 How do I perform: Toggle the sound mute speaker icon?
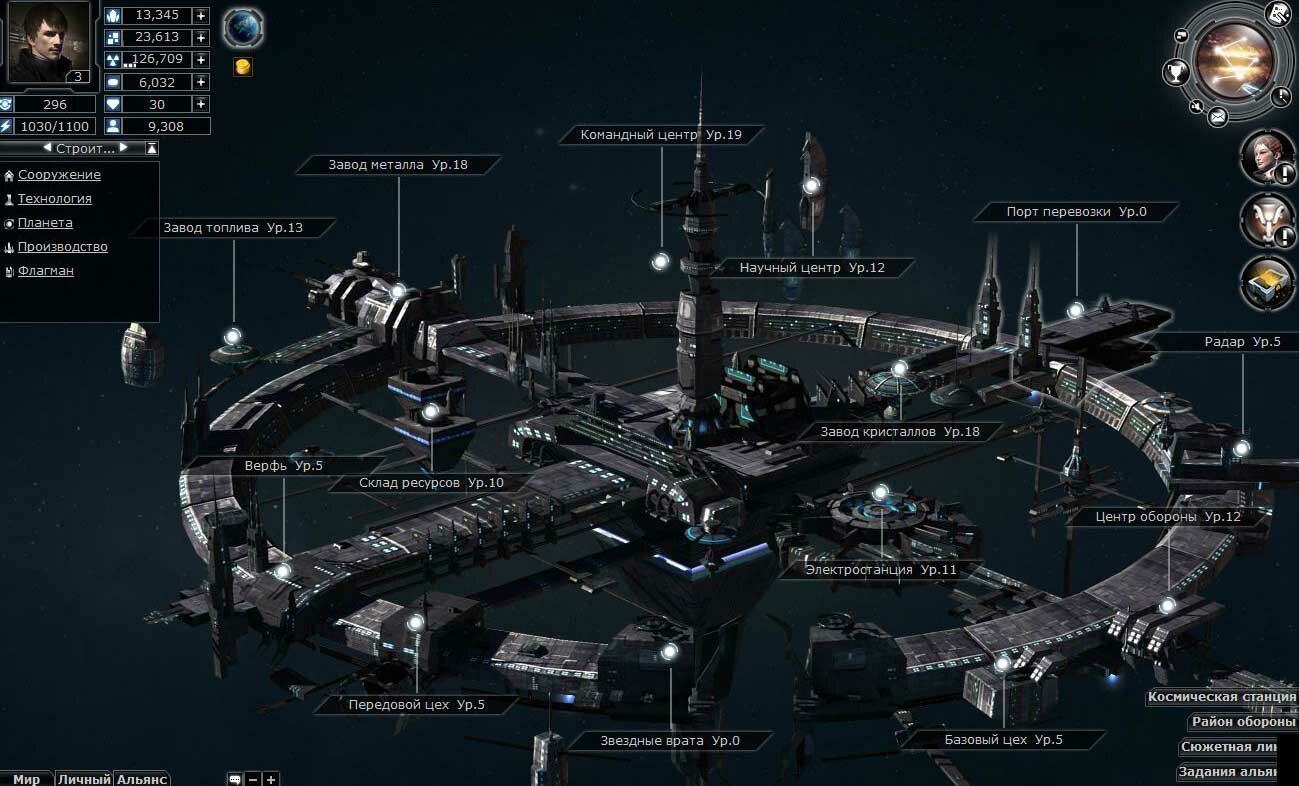point(1196,105)
